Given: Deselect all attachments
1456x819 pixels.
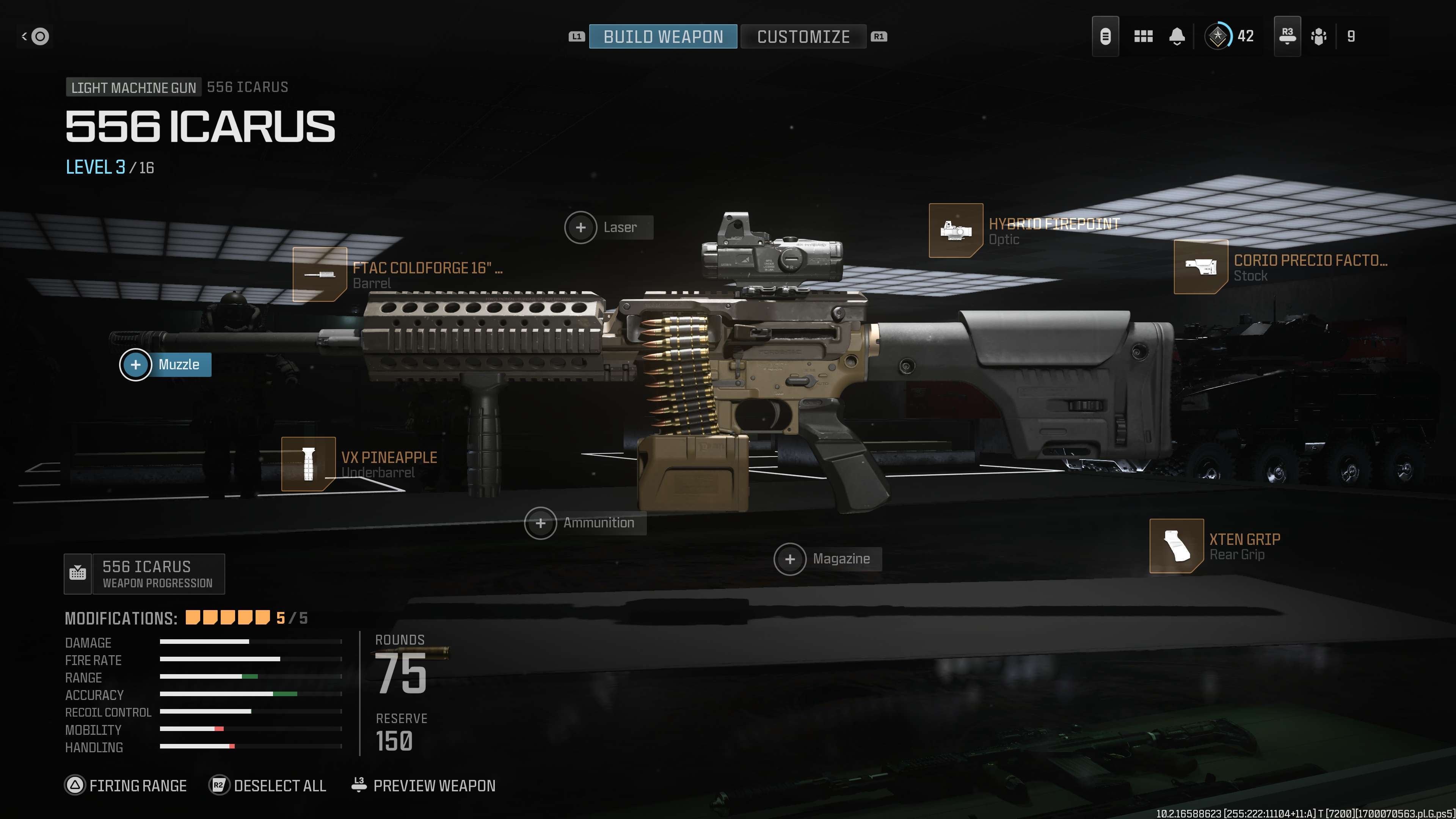Looking at the screenshot, I should (268, 786).
